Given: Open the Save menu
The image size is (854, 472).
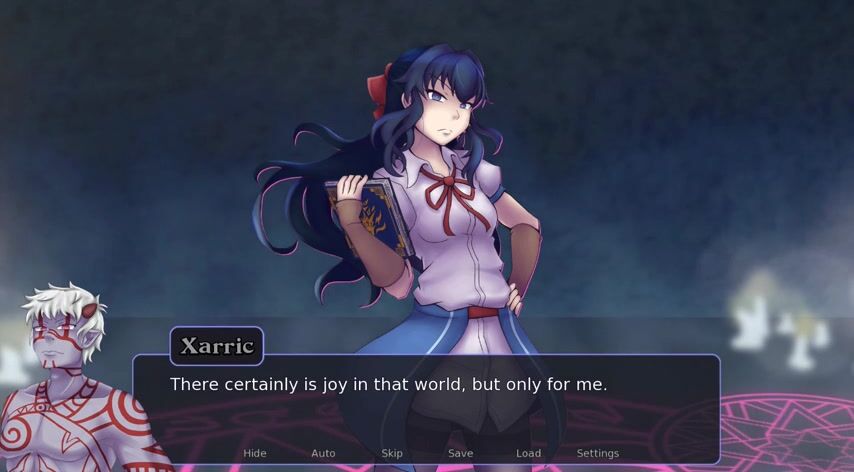Looking at the screenshot, I should point(460,453).
